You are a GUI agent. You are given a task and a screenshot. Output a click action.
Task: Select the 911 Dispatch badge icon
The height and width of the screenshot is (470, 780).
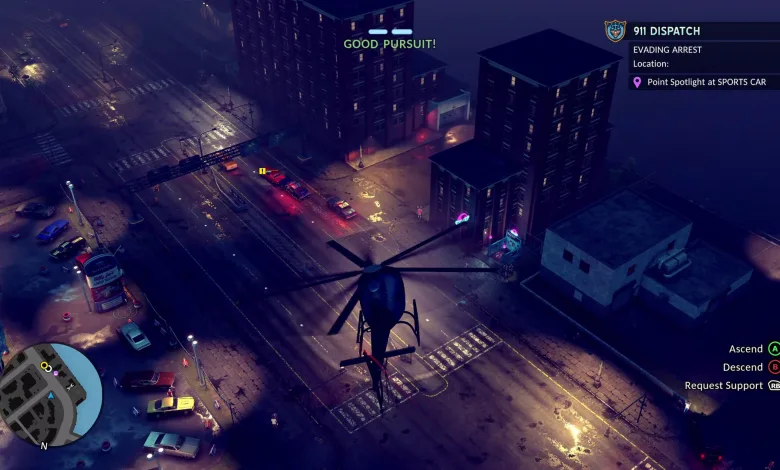pyautogui.click(x=615, y=31)
